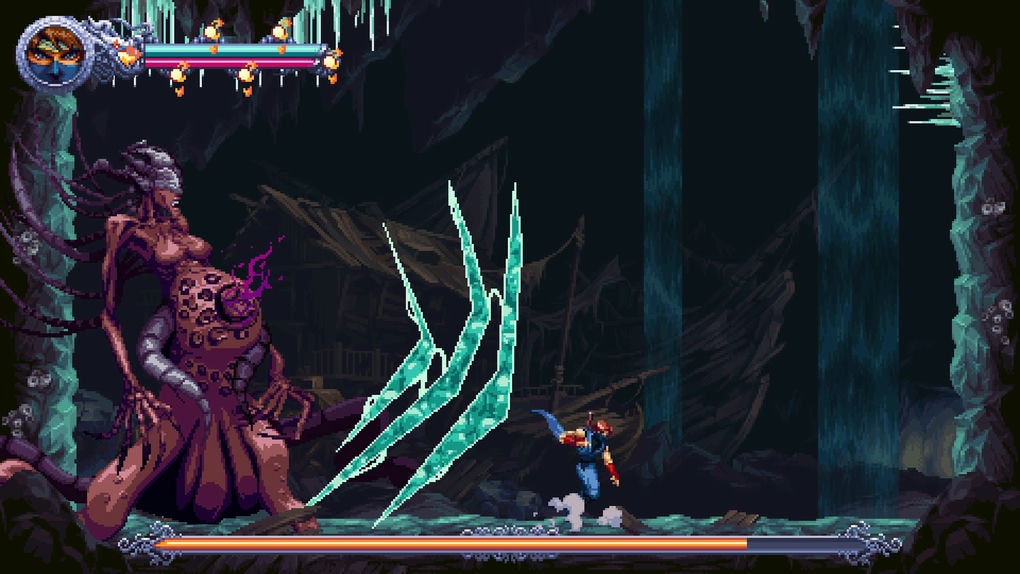
Task: Click the player character portrait icon
Action: 50,52
